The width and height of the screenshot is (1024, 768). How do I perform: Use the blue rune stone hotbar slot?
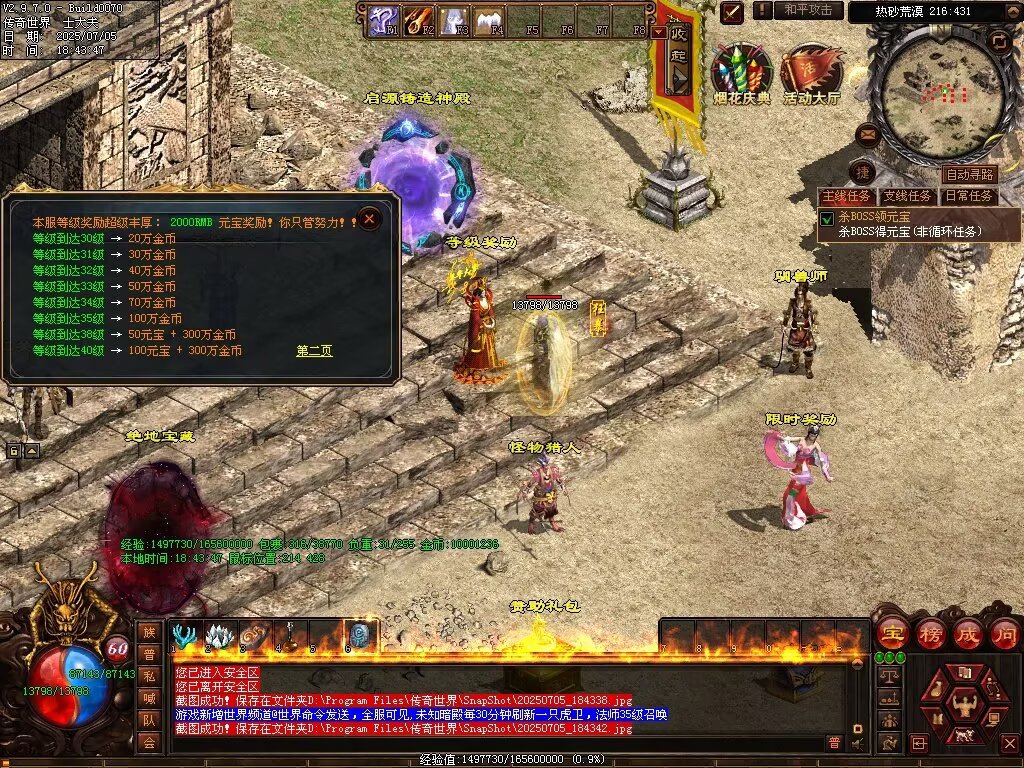click(x=360, y=636)
